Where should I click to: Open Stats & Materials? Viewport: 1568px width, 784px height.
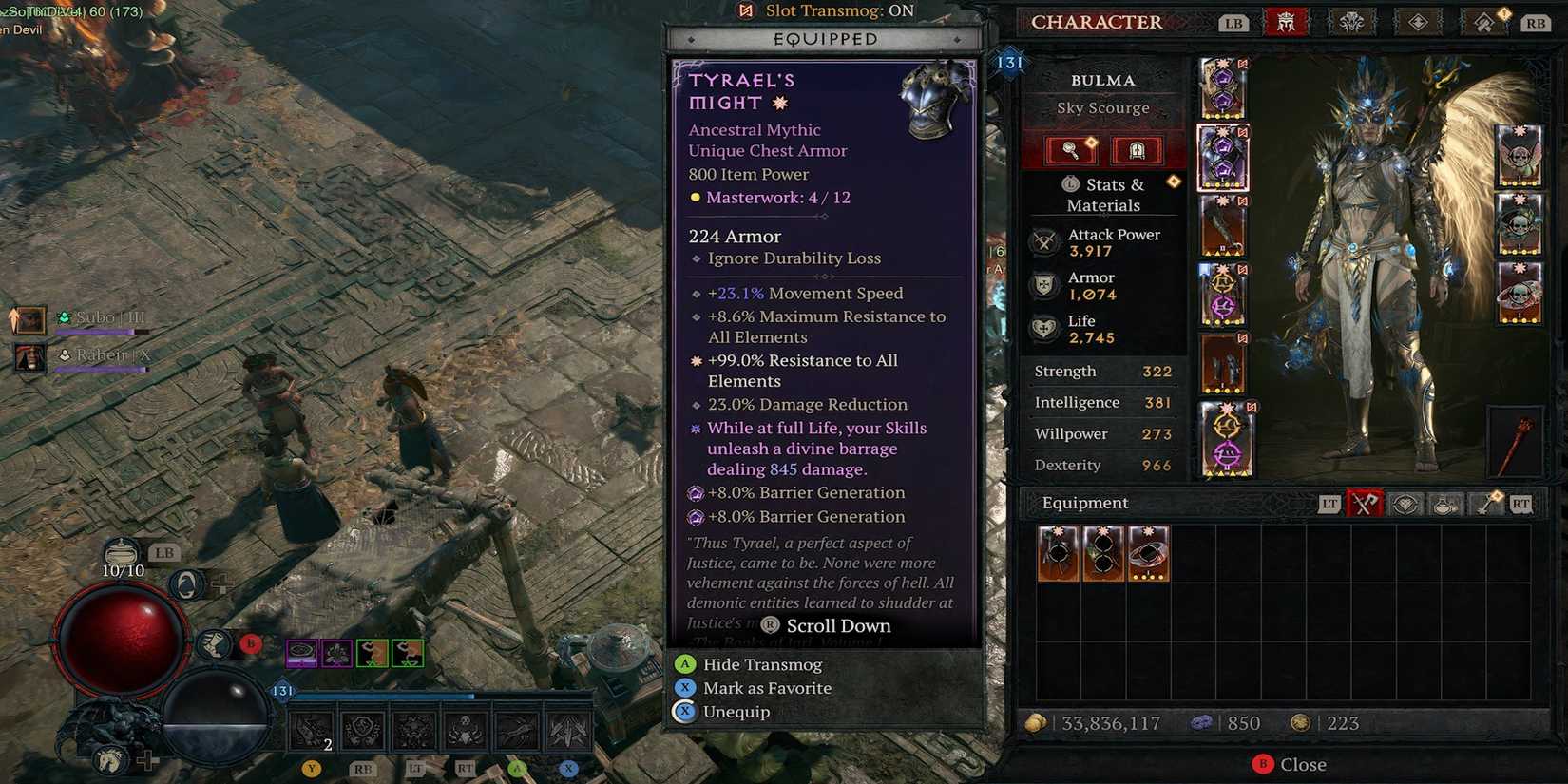click(x=1102, y=195)
